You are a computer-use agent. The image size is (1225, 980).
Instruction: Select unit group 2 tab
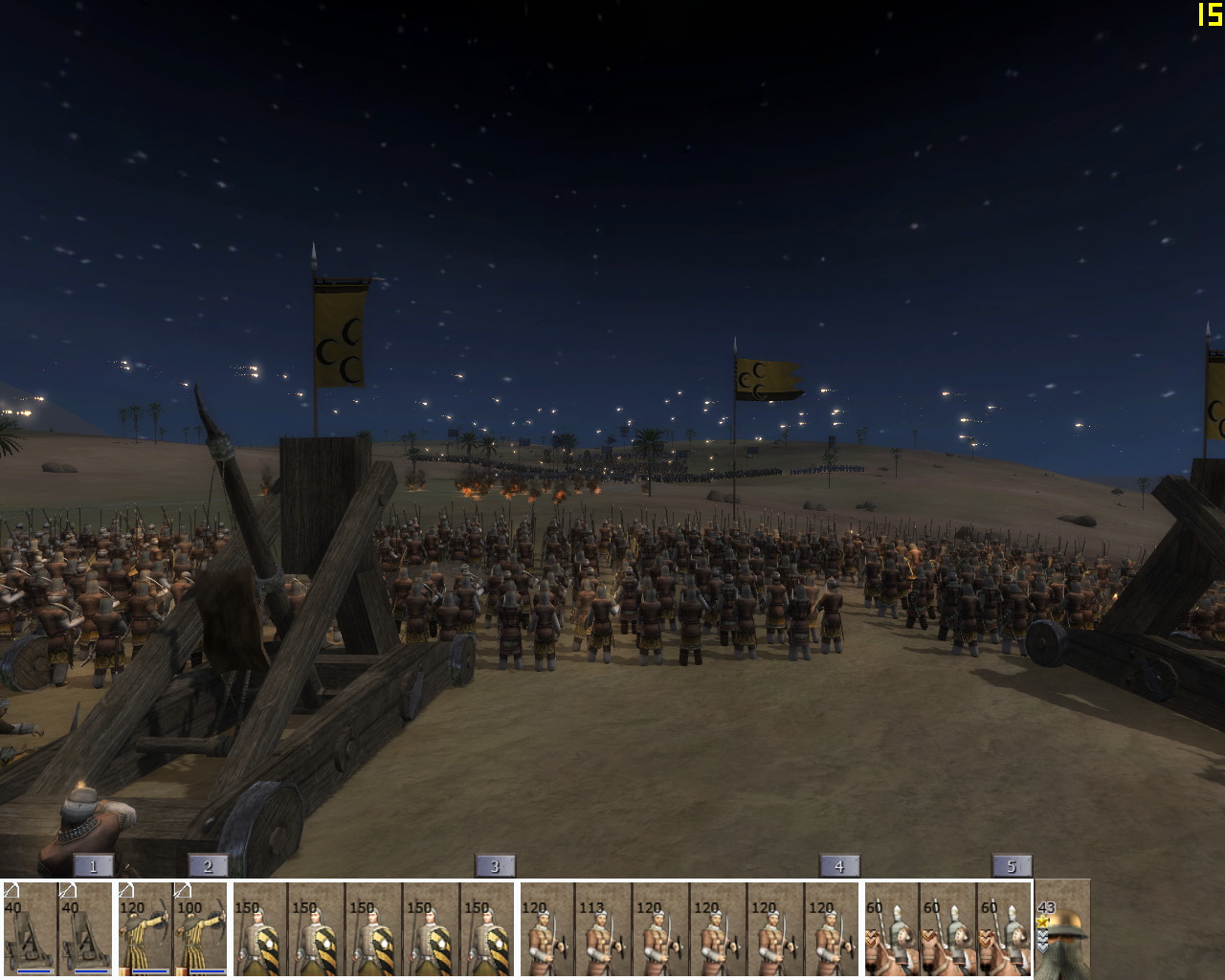pos(208,866)
